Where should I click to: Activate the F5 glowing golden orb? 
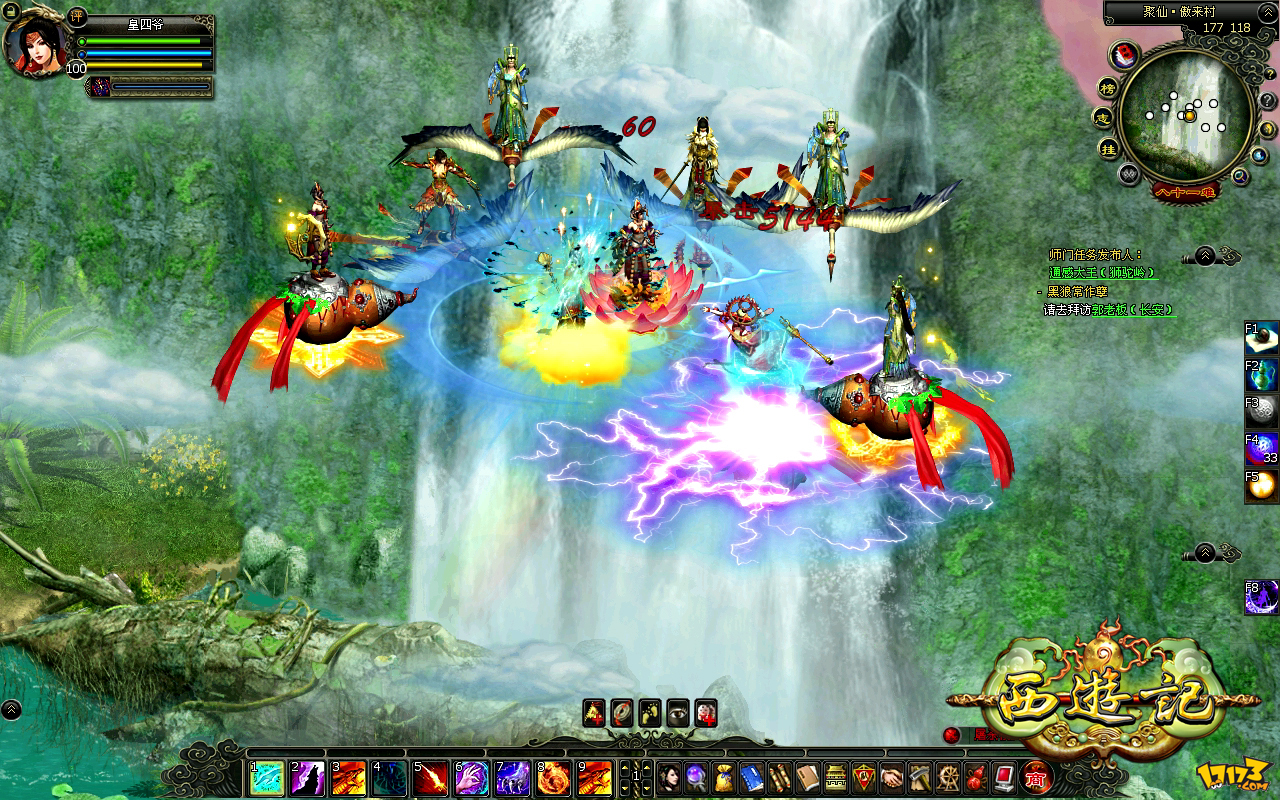(1262, 486)
